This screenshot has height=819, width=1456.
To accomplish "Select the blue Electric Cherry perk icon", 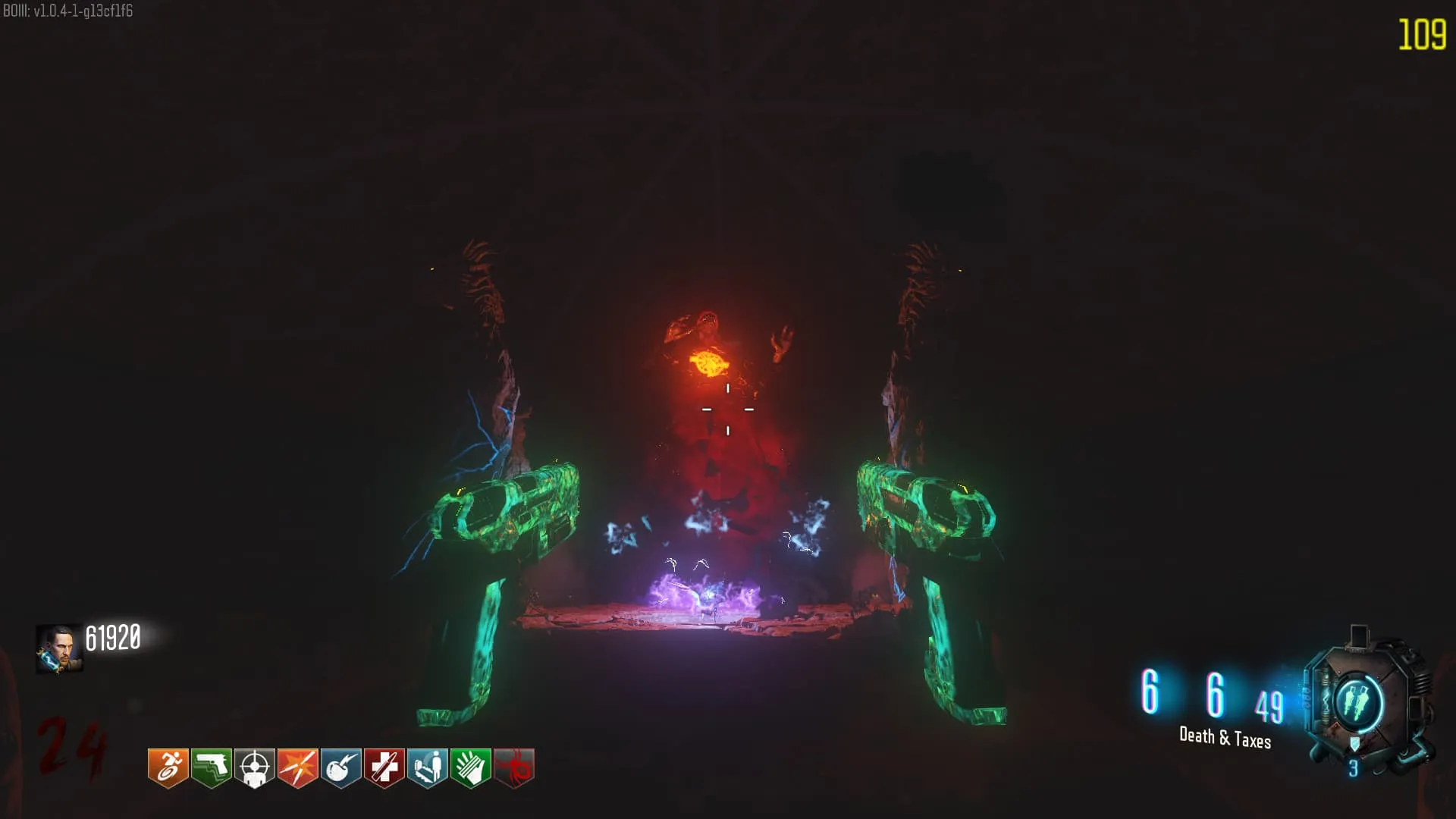I will point(340,767).
